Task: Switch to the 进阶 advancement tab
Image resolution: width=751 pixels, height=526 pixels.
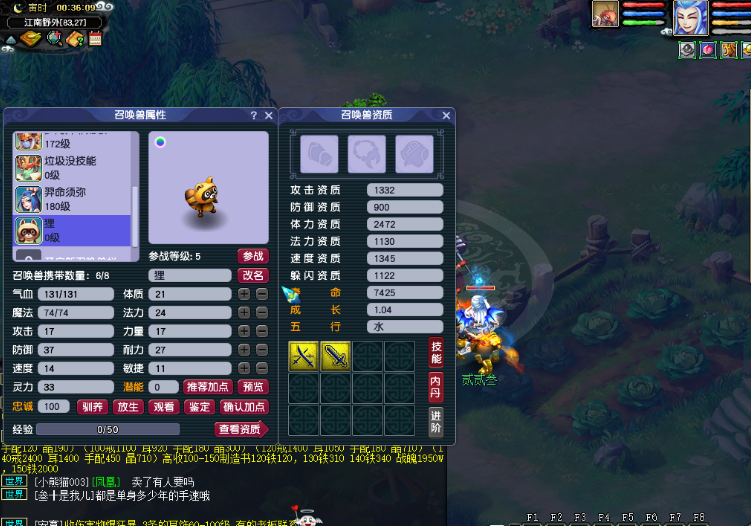Action: [x=436, y=420]
